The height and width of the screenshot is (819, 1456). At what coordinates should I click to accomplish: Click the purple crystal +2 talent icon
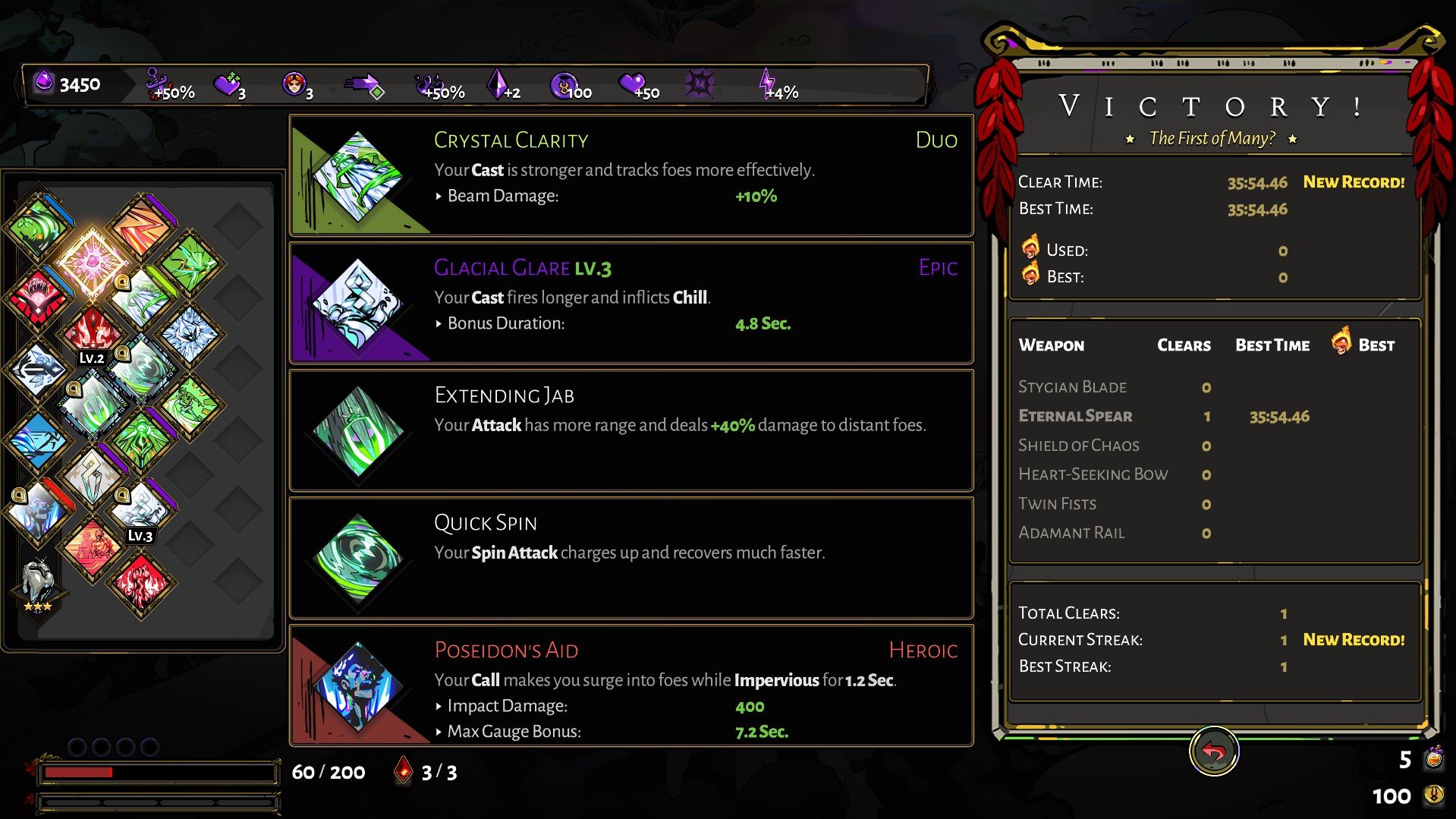(502, 86)
